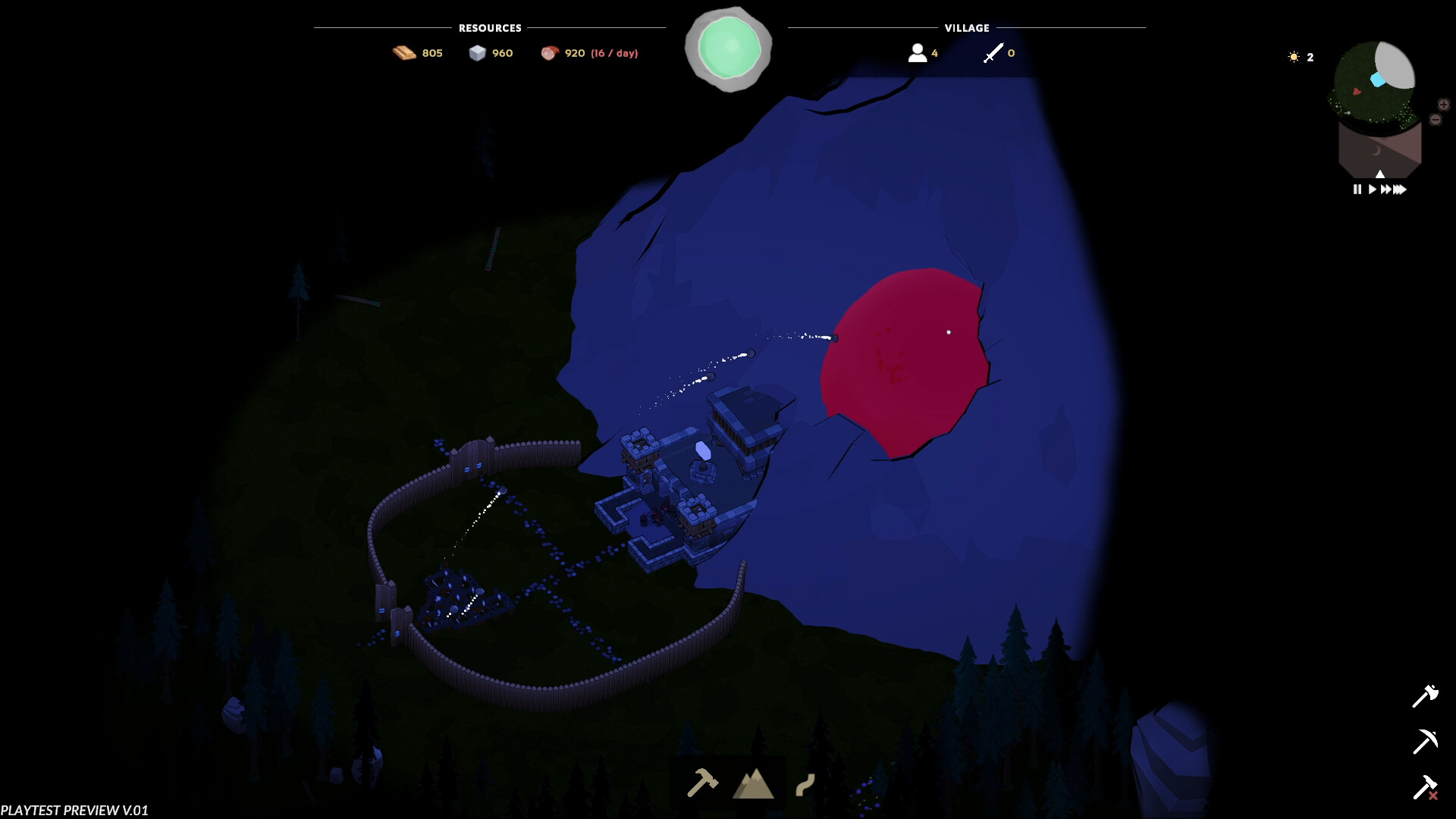
Task: Click the meat resource icon
Action: coord(550,52)
